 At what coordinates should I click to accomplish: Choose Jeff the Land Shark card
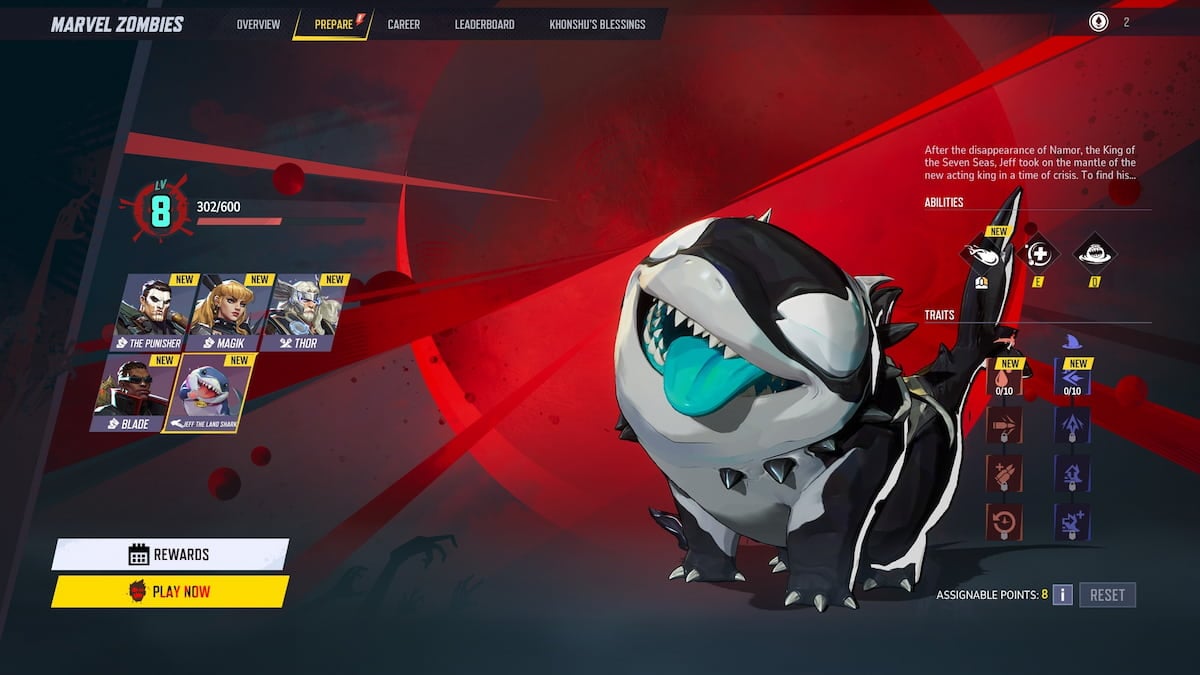coord(213,391)
